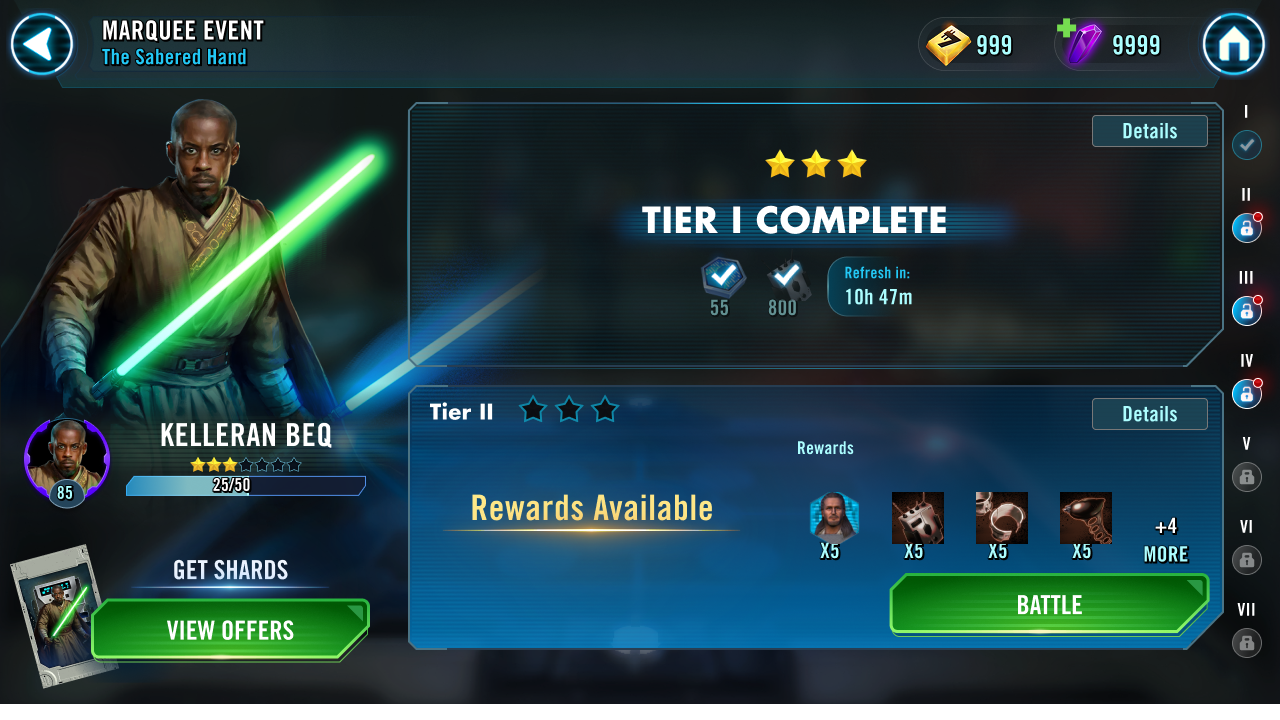Click Tier I completed checkmark in sidebar
The height and width of the screenshot is (720, 1280).
tap(1247, 145)
